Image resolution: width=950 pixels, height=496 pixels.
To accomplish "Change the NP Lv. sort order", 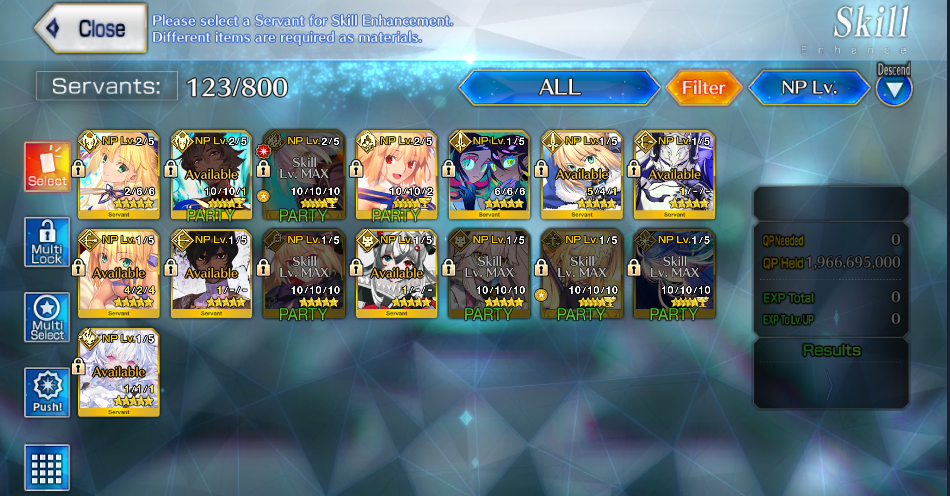I will tap(809, 88).
